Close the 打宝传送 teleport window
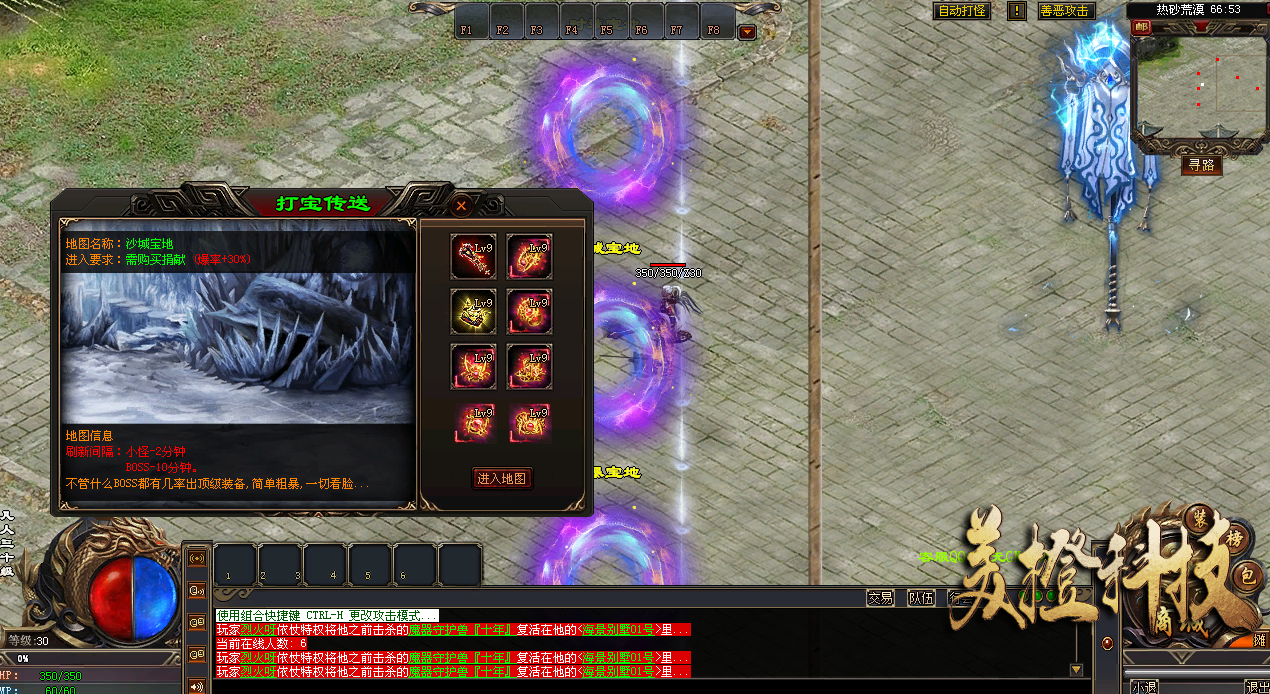 [x=461, y=206]
